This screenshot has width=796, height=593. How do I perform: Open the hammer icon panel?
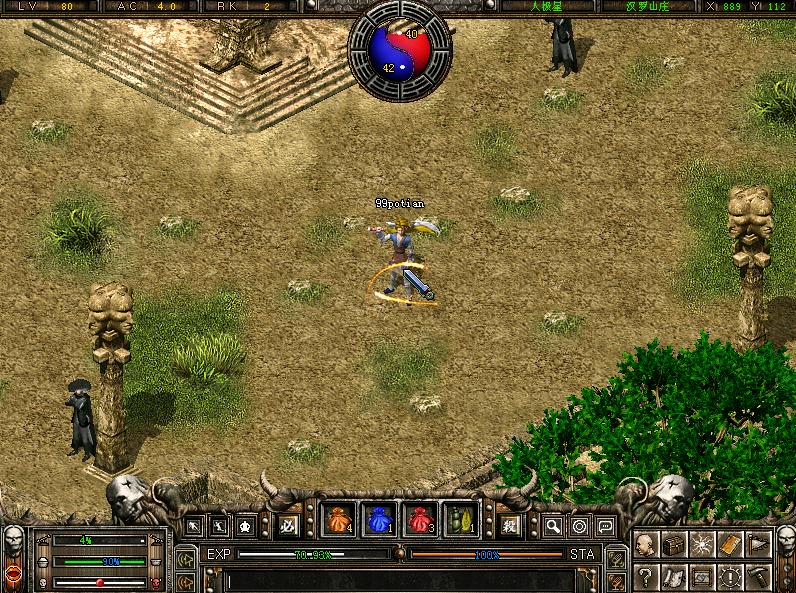click(x=759, y=576)
